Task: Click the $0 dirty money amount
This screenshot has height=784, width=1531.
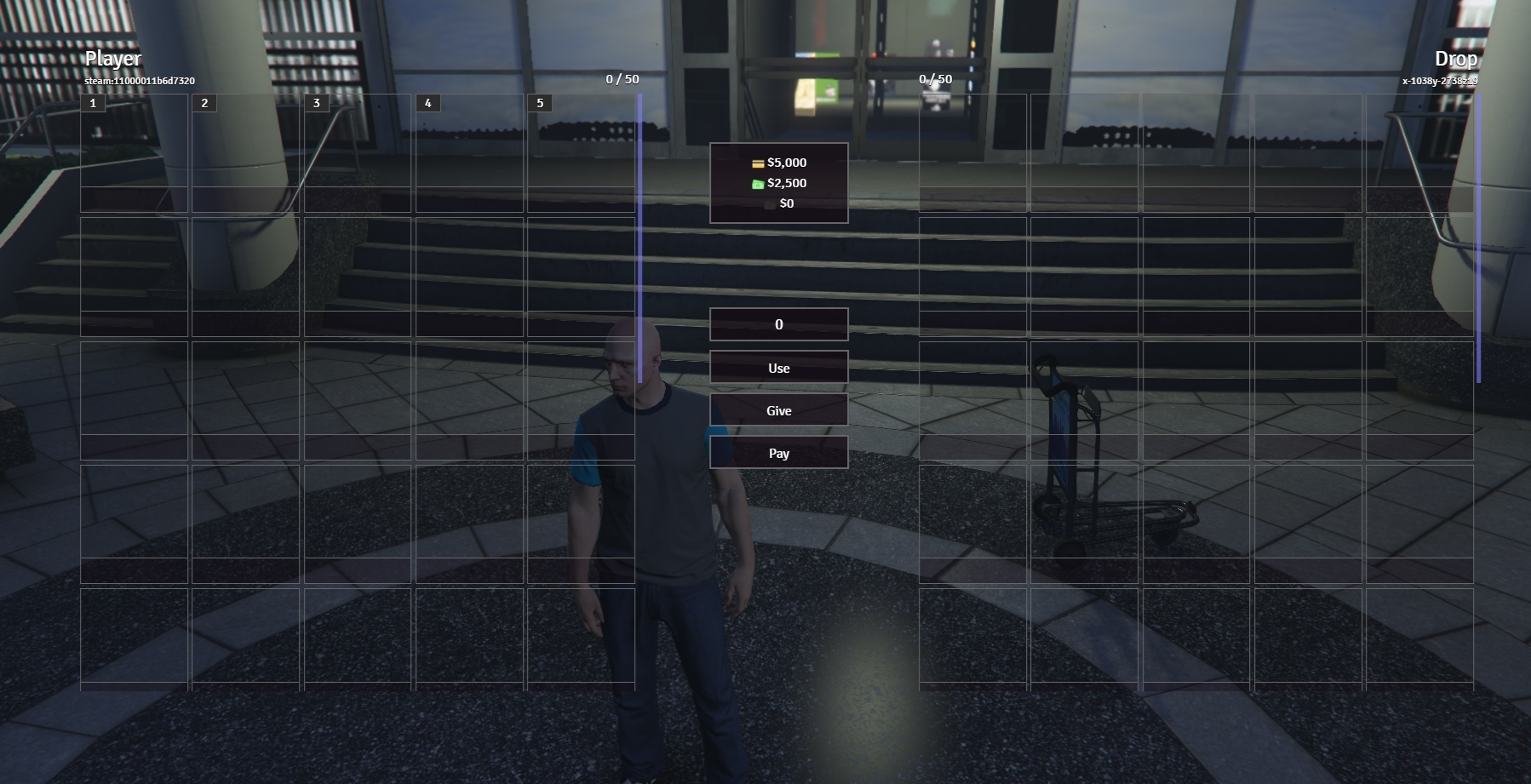Action: [787, 203]
